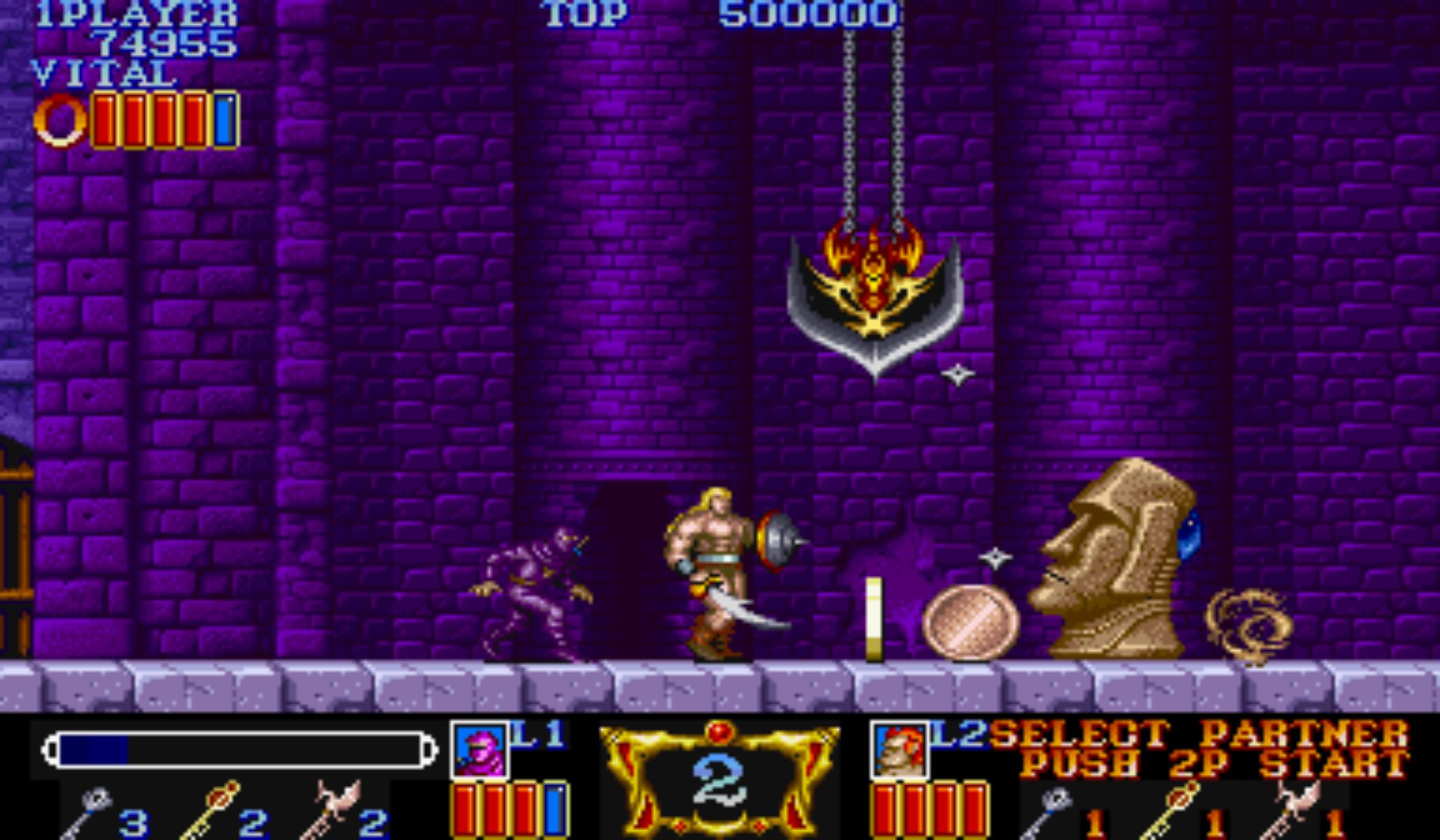Screen dimensions: 1440x840
Task: Select the purple ninja partner portrait
Action: [x=480, y=750]
